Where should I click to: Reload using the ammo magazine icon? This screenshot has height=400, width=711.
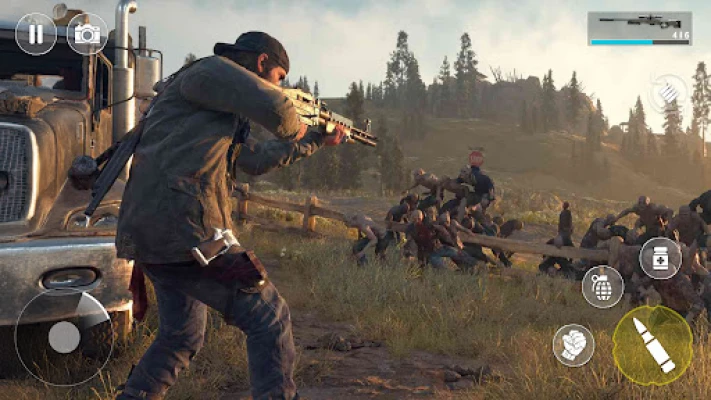click(x=670, y=92)
